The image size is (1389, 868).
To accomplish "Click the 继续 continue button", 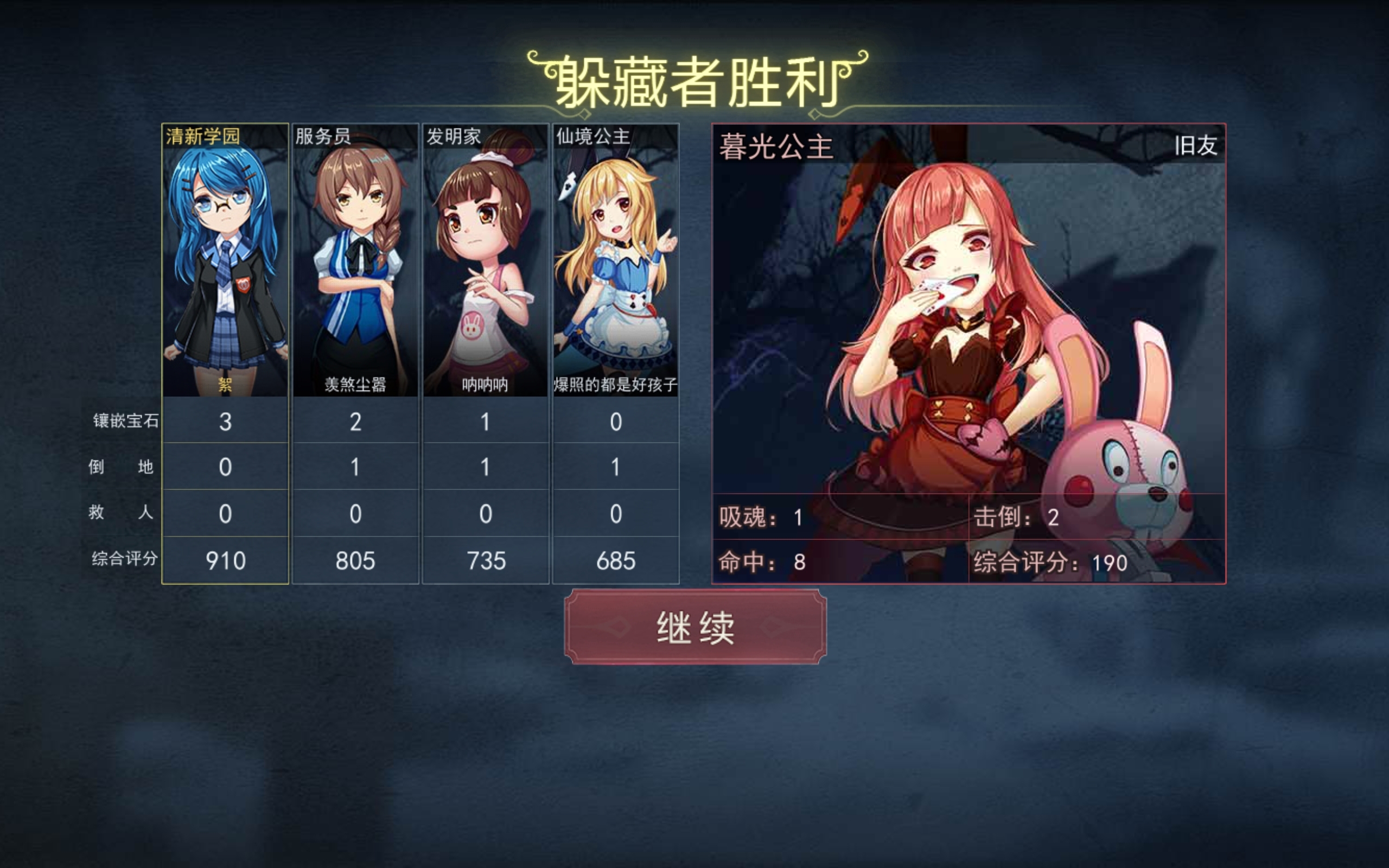I will tap(695, 627).
